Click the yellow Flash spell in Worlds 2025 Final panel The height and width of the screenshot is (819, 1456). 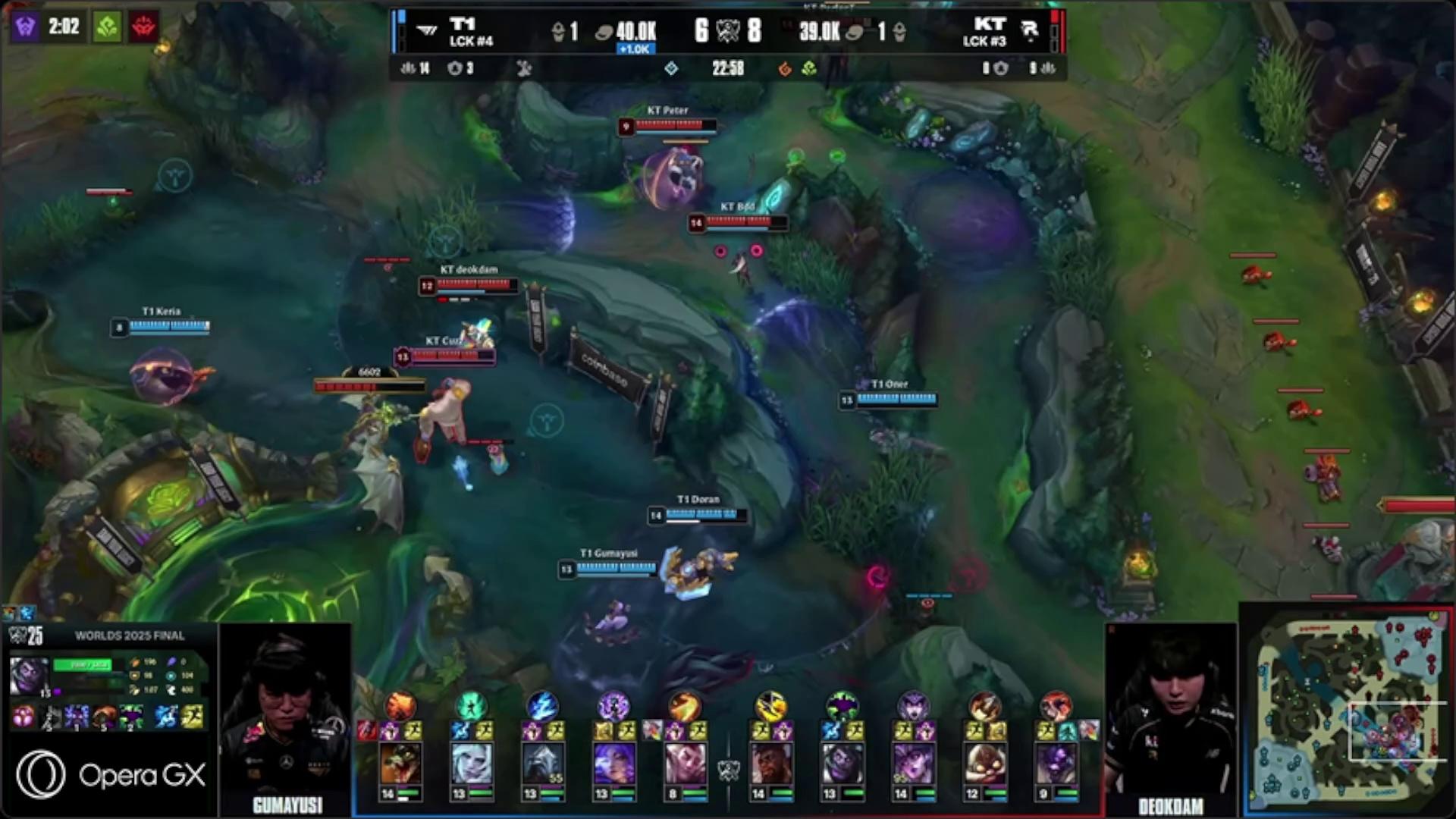[x=193, y=717]
